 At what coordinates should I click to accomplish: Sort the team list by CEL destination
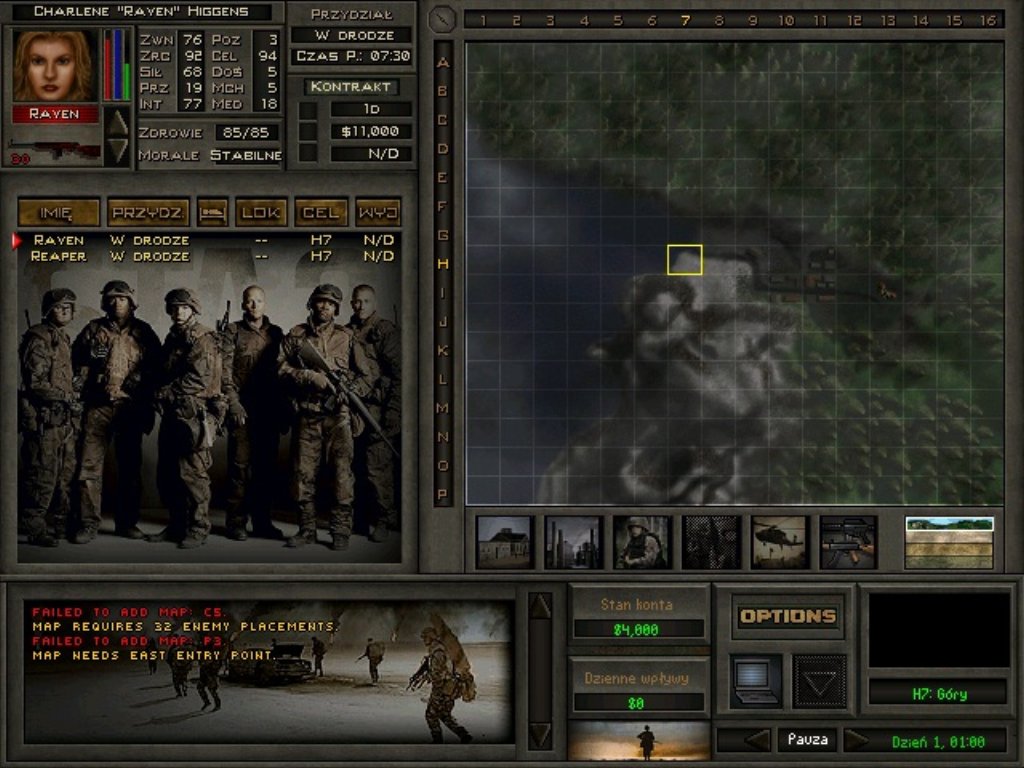pyautogui.click(x=321, y=212)
